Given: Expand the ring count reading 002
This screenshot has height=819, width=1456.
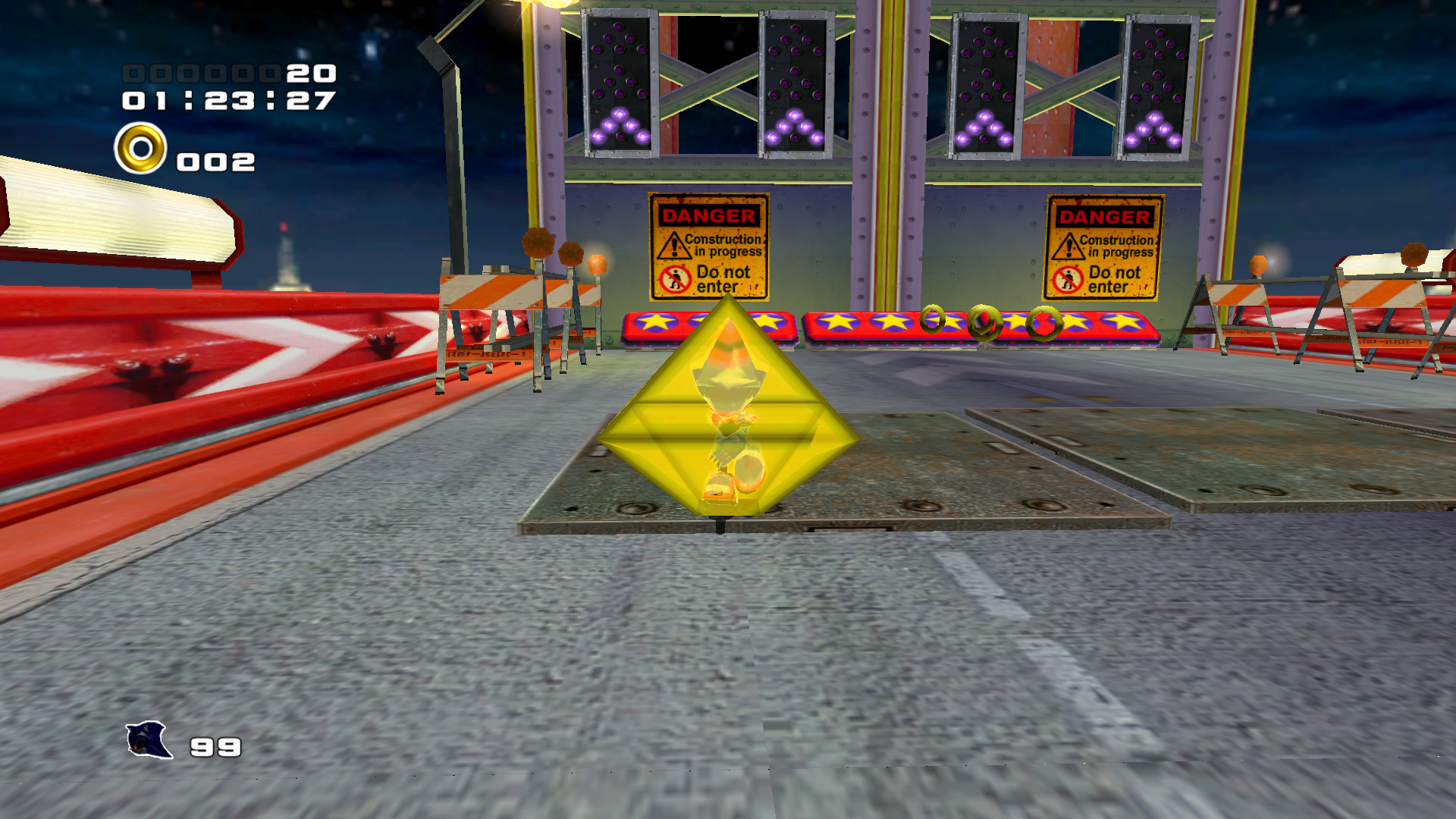Looking at the screenshot, I should point(215,161).
